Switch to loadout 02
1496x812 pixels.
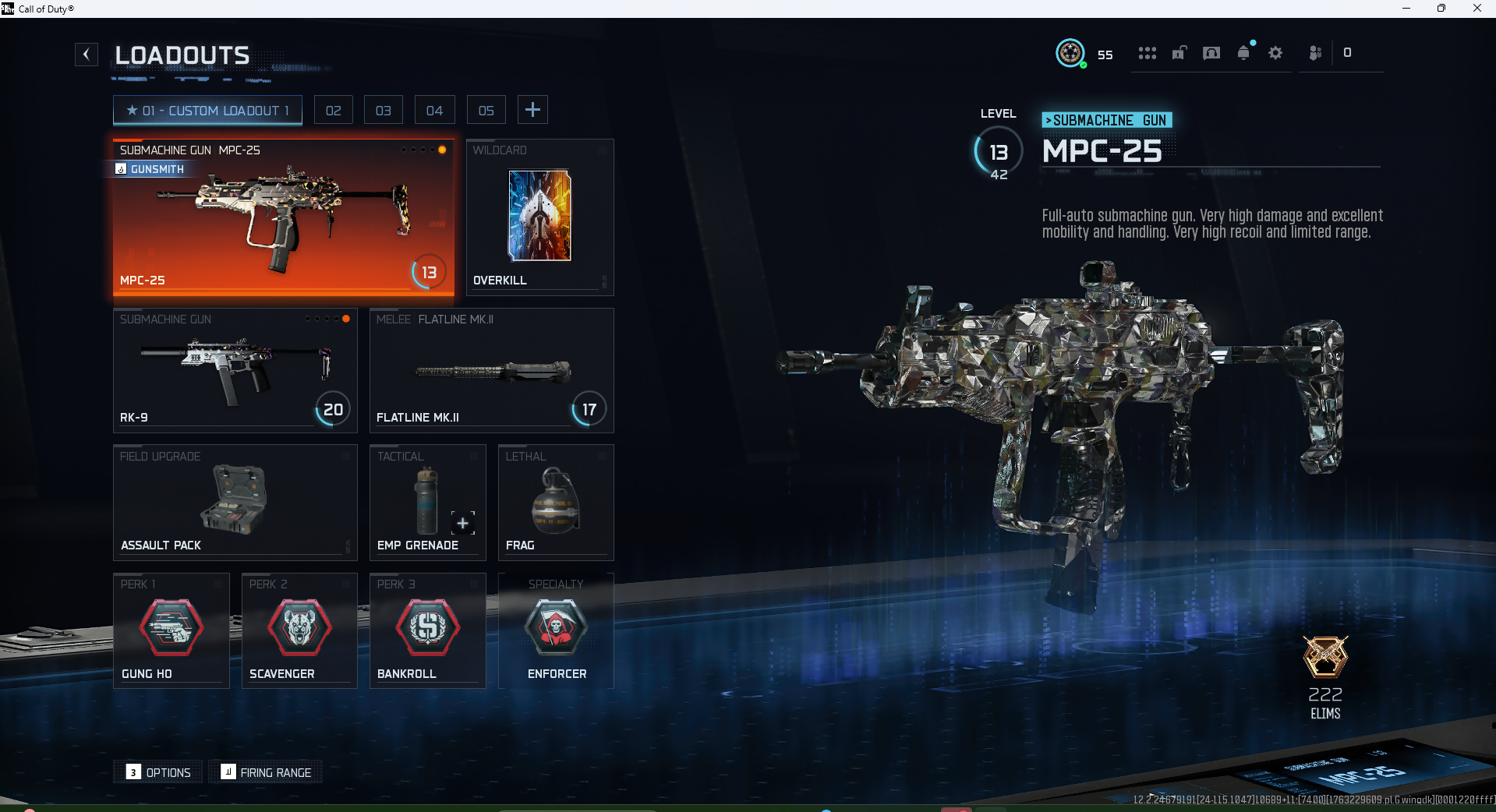click(334, 111)
